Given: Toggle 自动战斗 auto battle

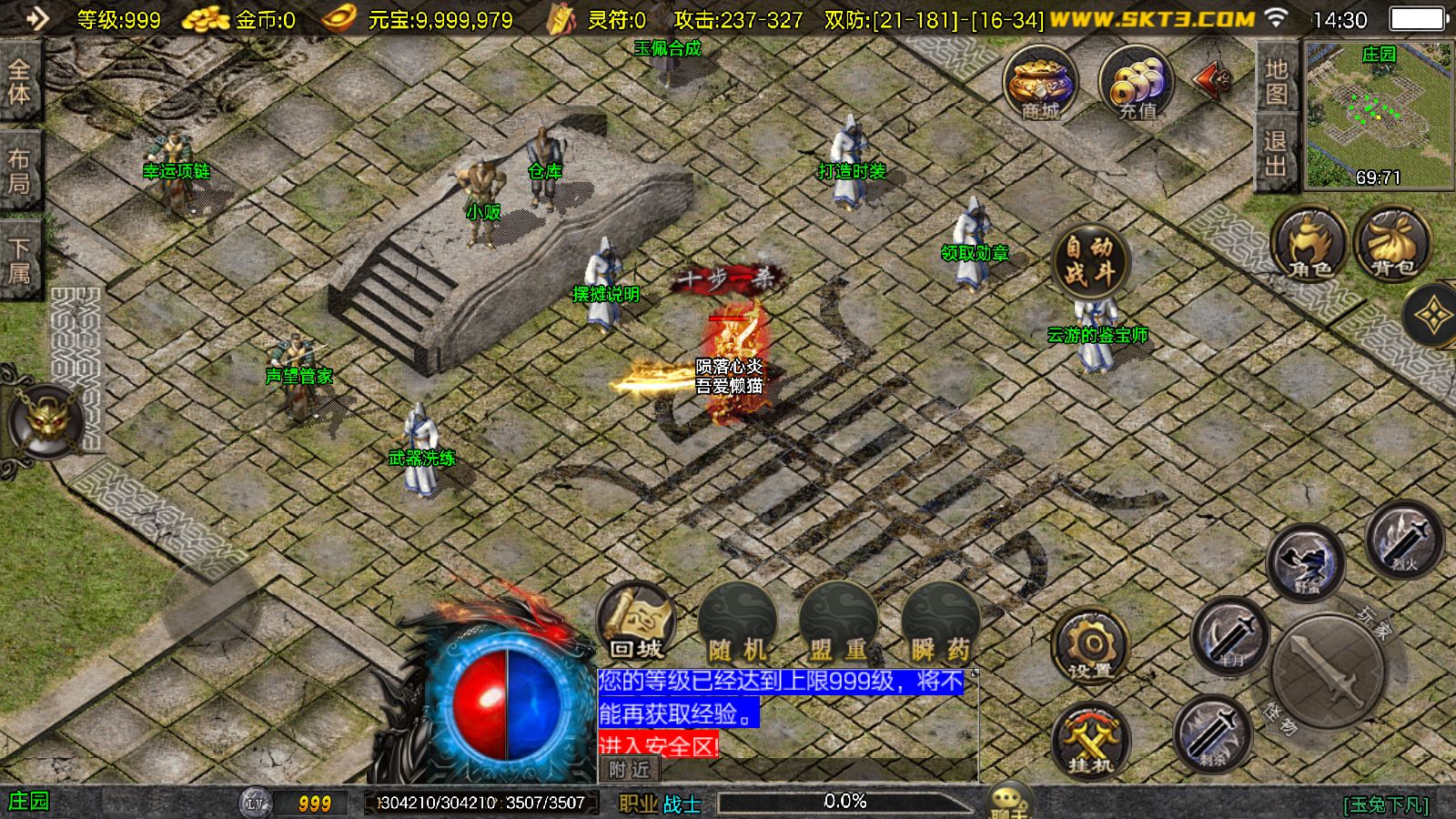Looking at the screenshot, I should coord(1089,260).
